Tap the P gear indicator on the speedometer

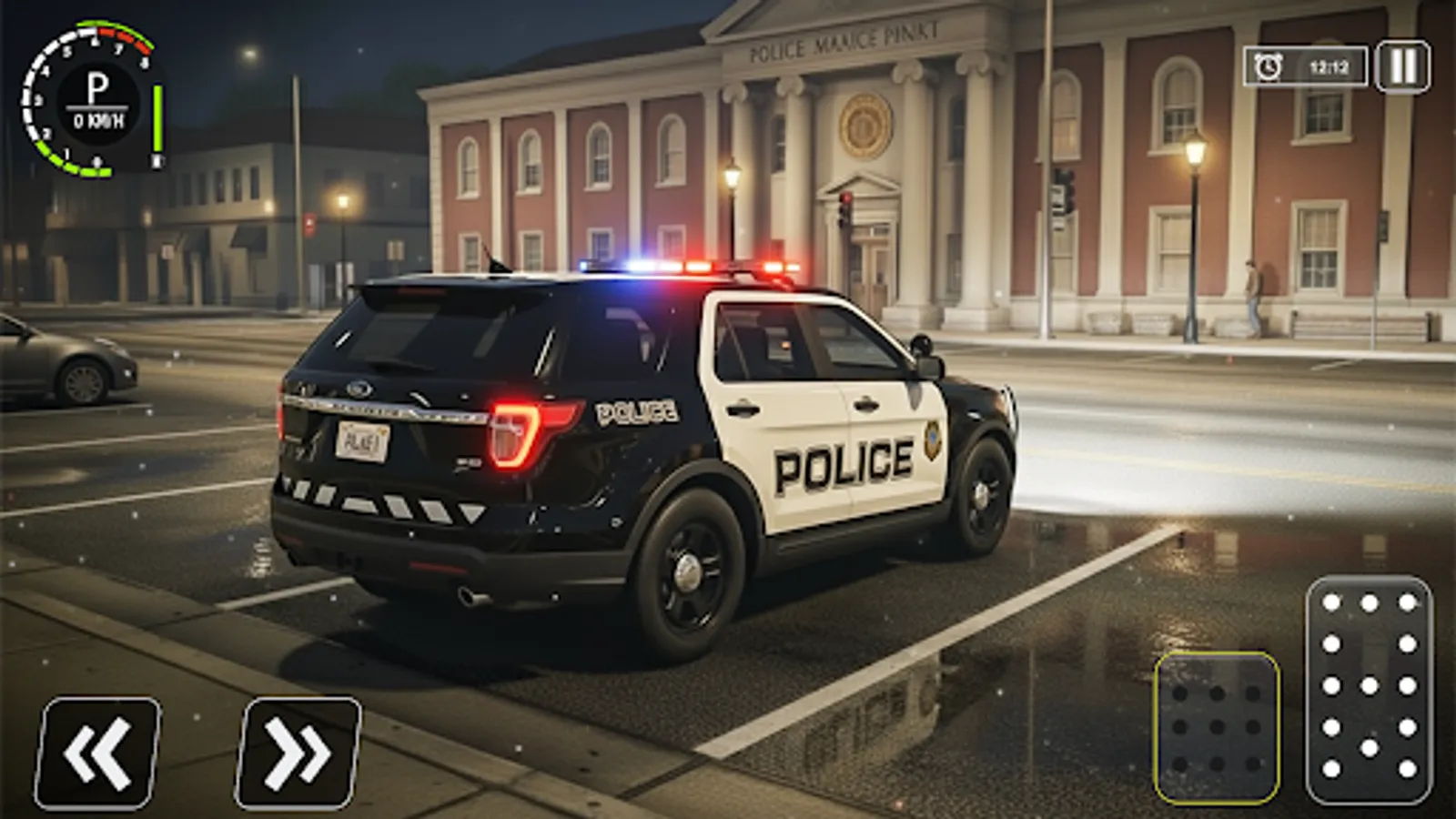pos(98,86)
